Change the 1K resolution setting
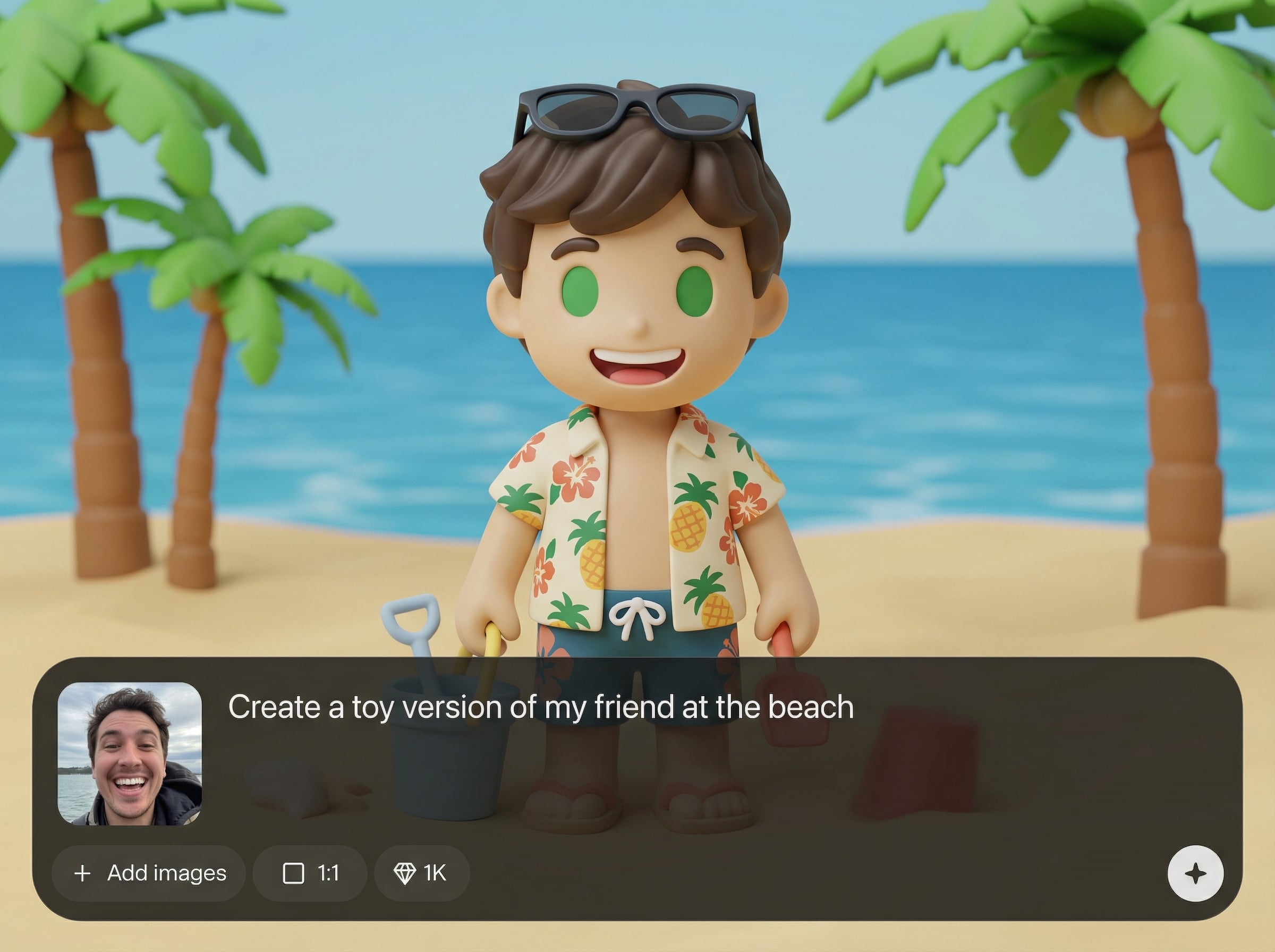Viewport: 1275px width, 952px height. pyautogui.click(x=421, y=873)
